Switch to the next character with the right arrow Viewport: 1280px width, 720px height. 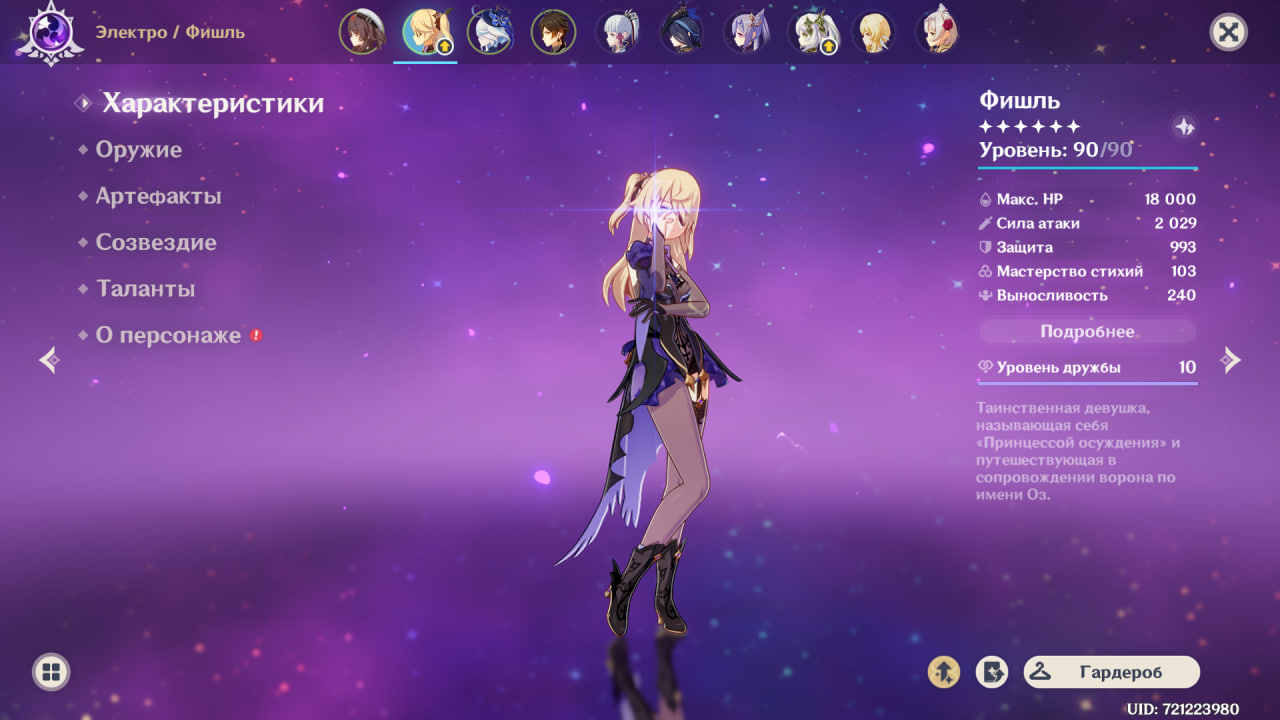[x=1231, y=360]
